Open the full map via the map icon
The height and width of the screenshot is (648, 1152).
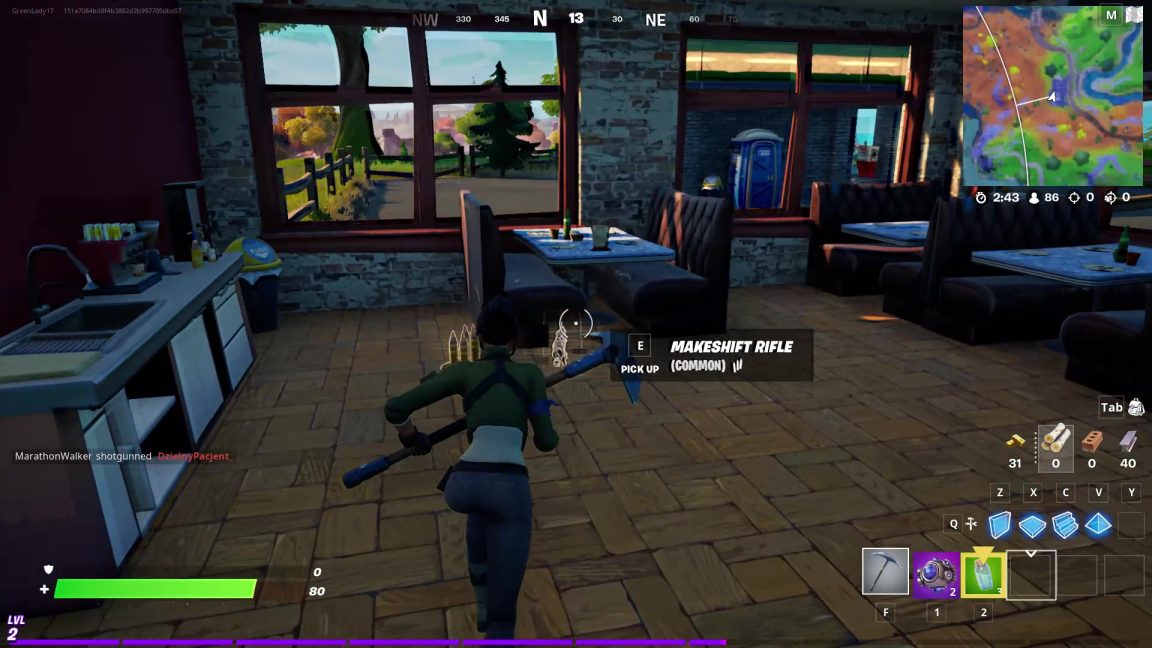pos(1134,15)
